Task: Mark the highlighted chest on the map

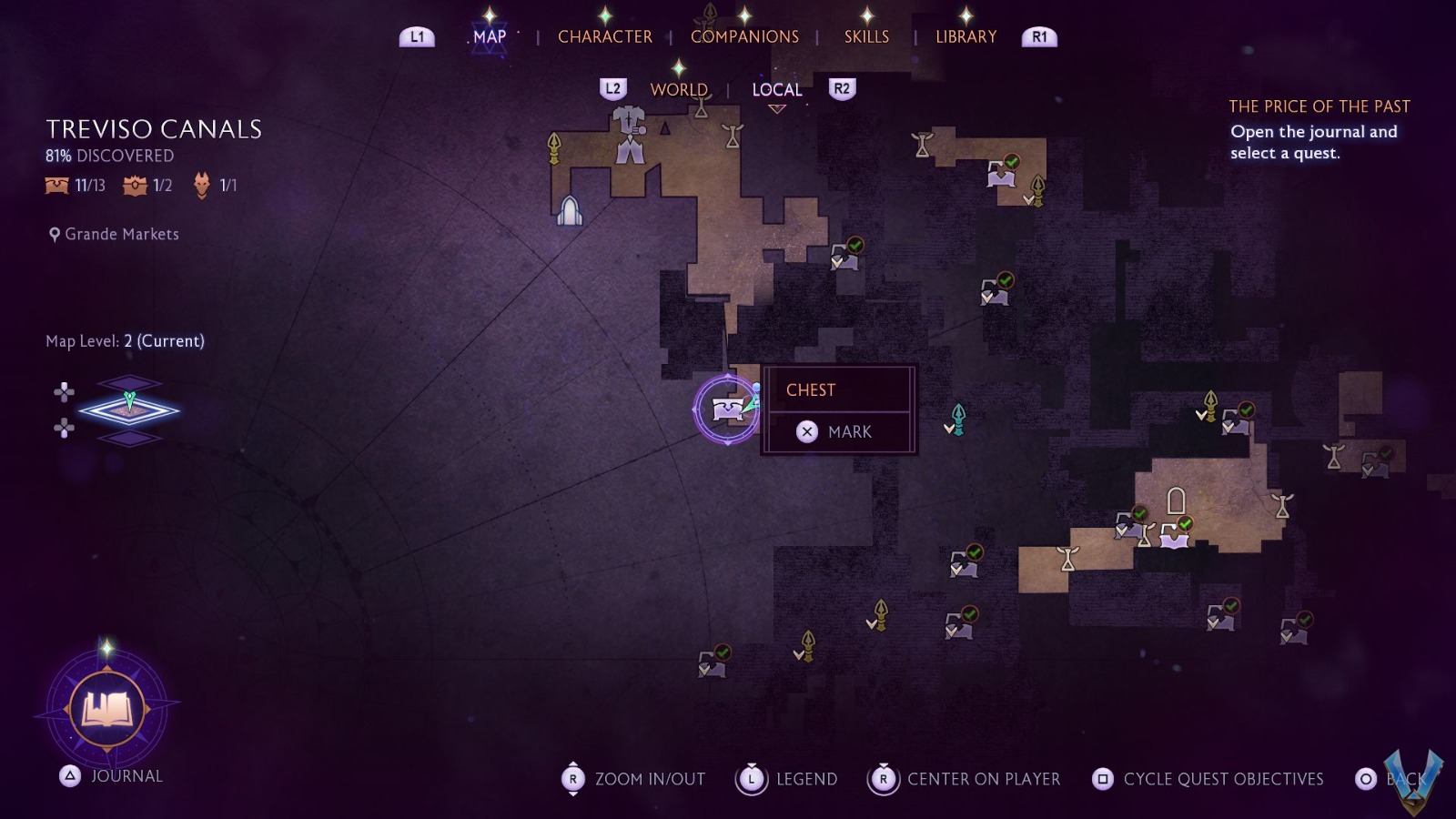Action: [837, 431]
